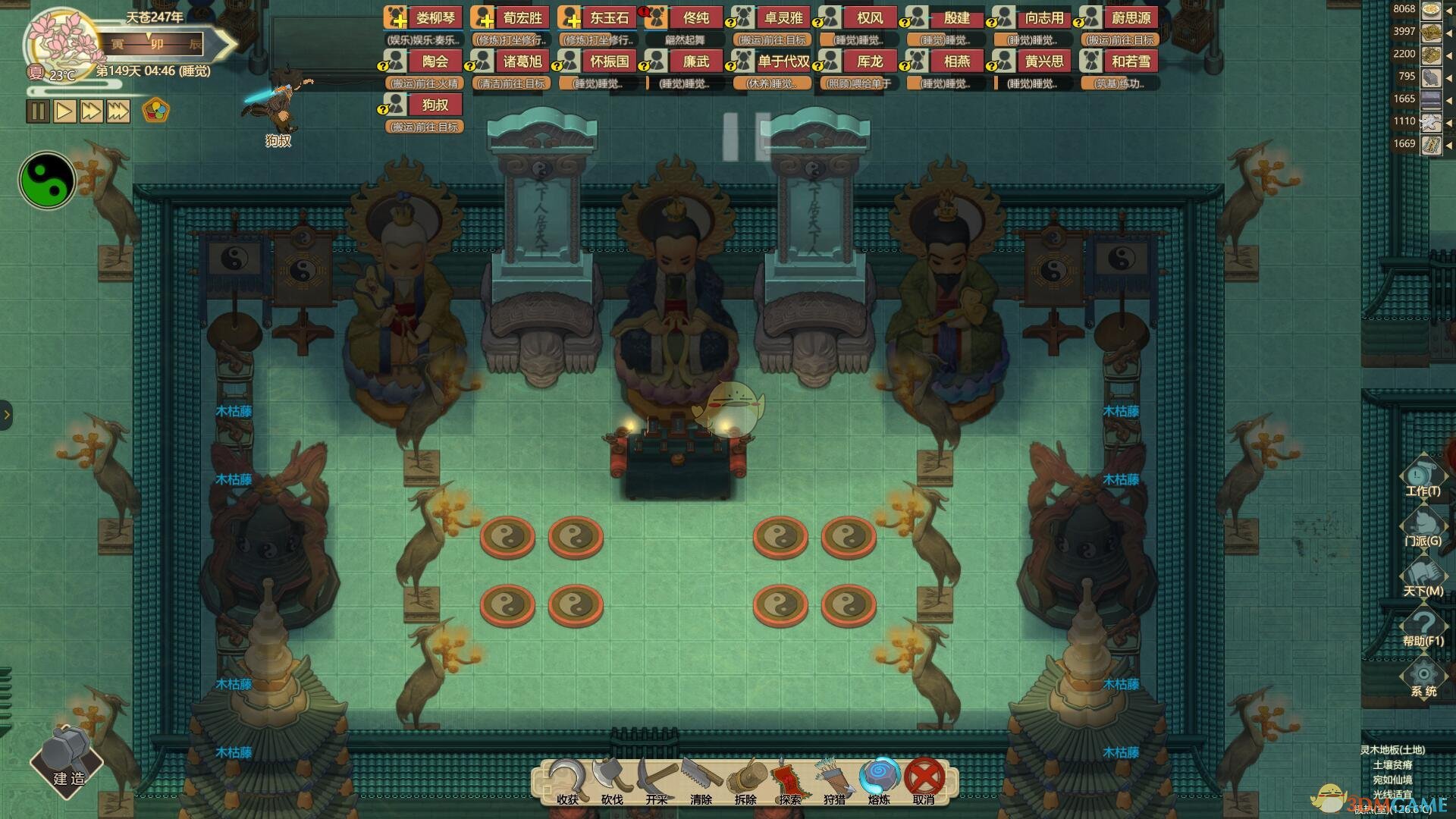Open the 建造 build menu

[67, 761]
